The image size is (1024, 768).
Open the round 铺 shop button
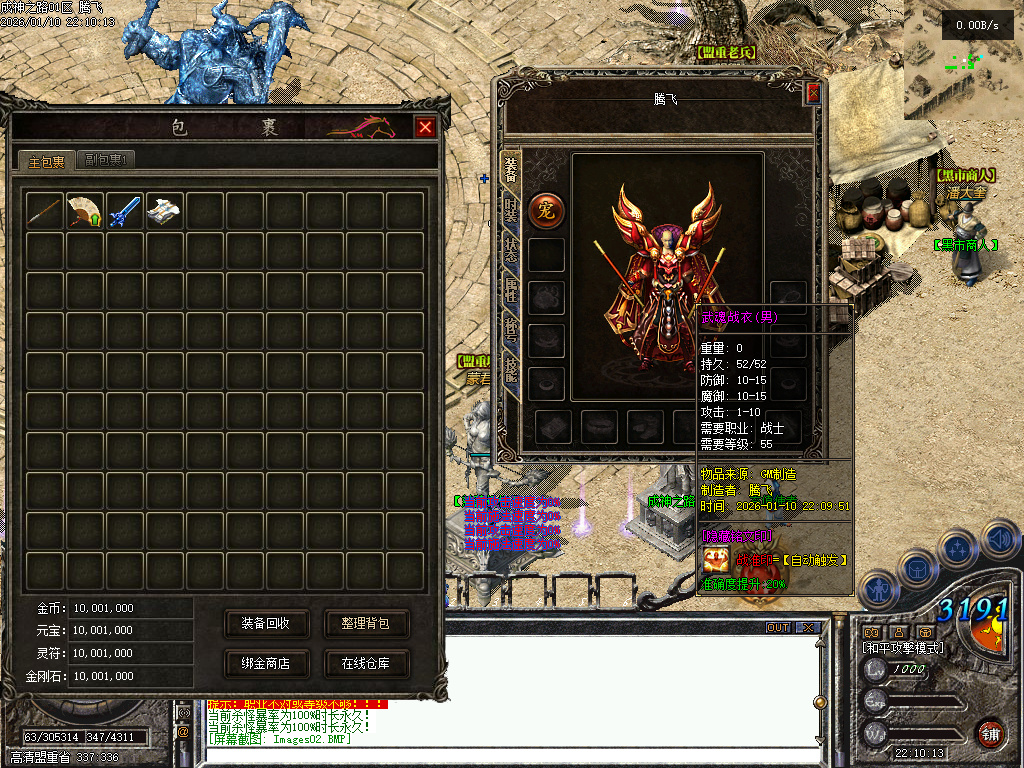point(991,732)
